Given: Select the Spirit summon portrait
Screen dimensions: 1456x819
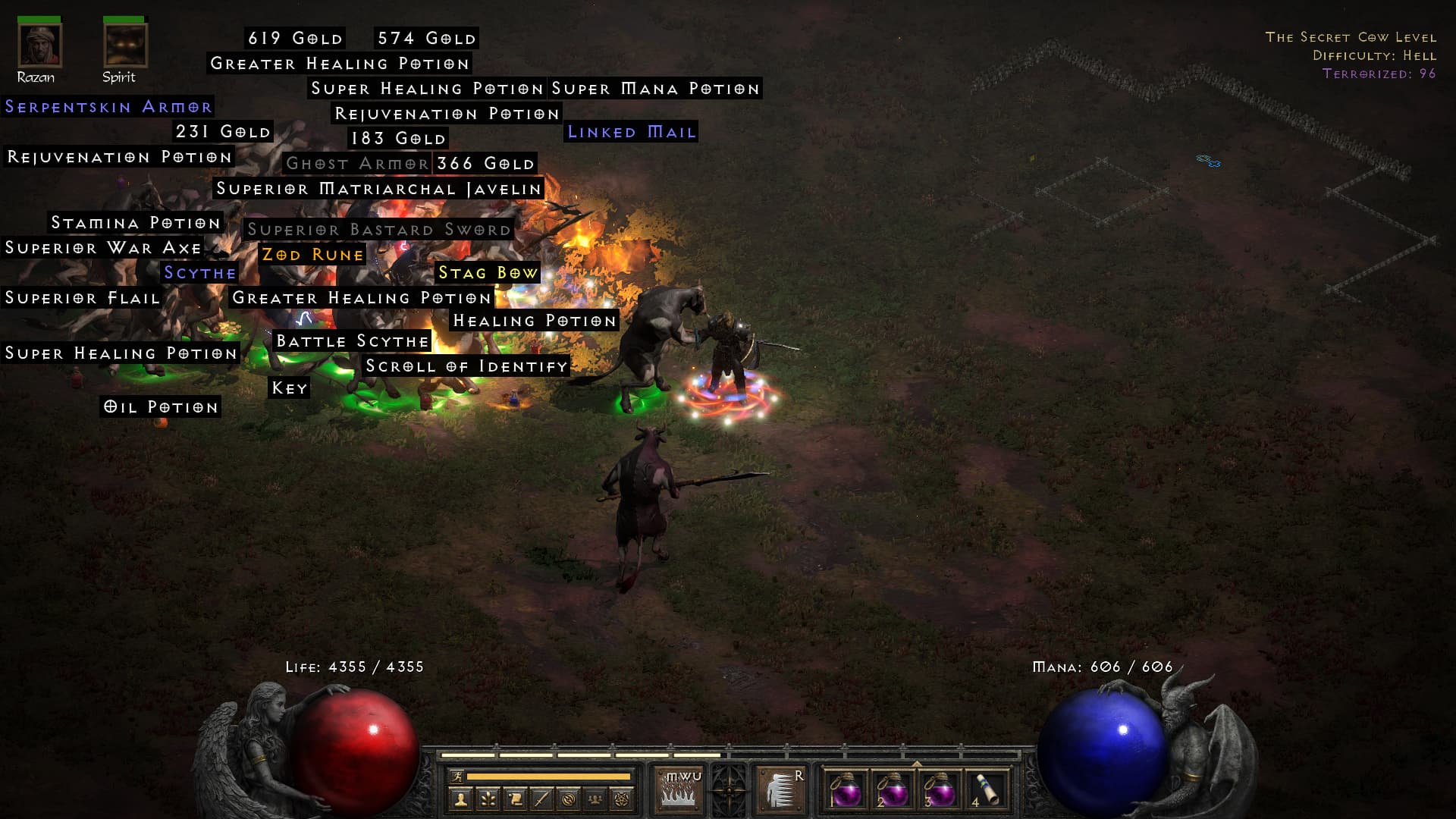Looking at the screenshot, I should coord(125,45).
